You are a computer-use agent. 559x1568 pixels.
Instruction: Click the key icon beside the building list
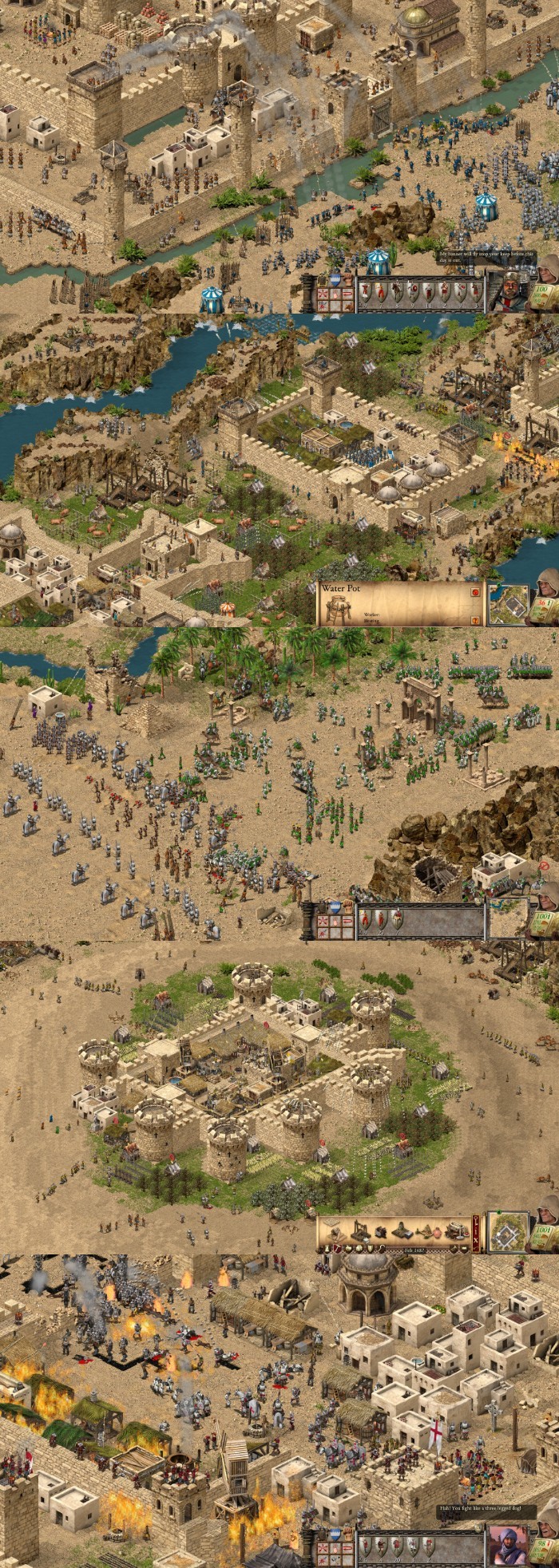476,1222
